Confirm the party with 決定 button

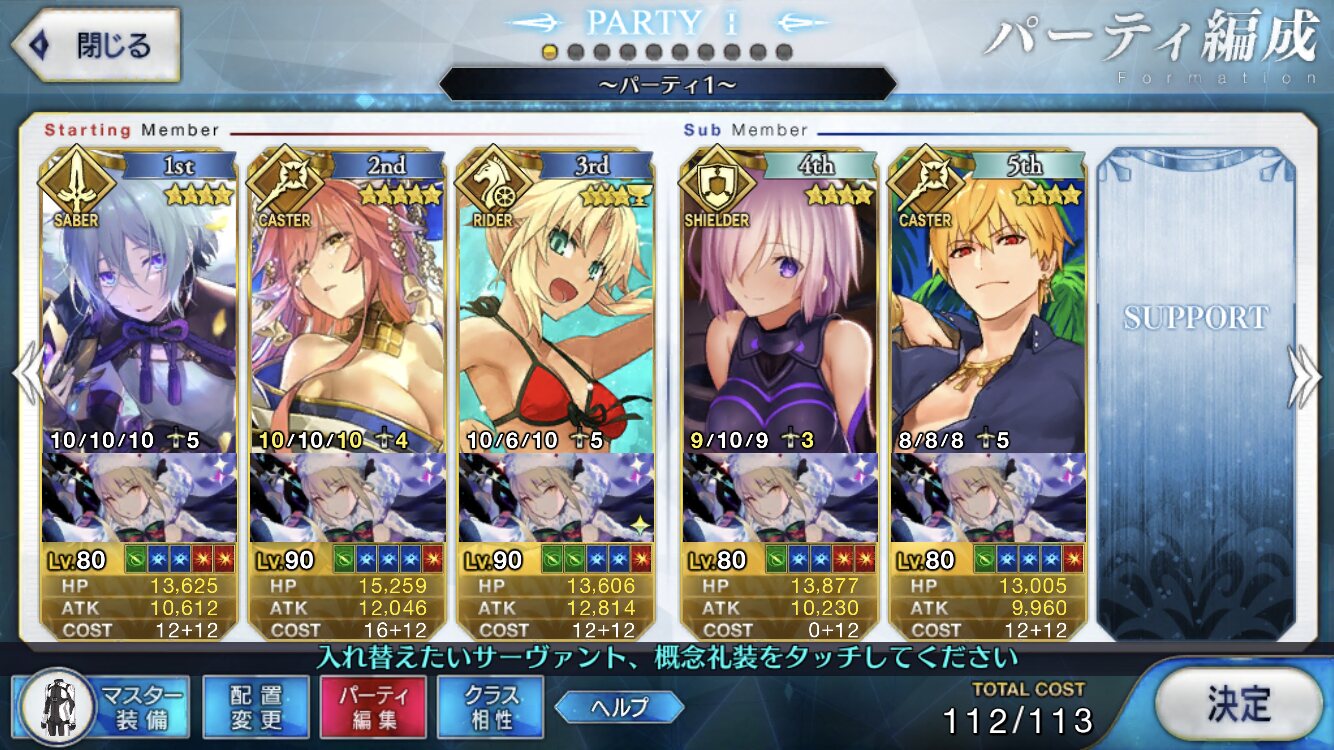click(1238, 705)
